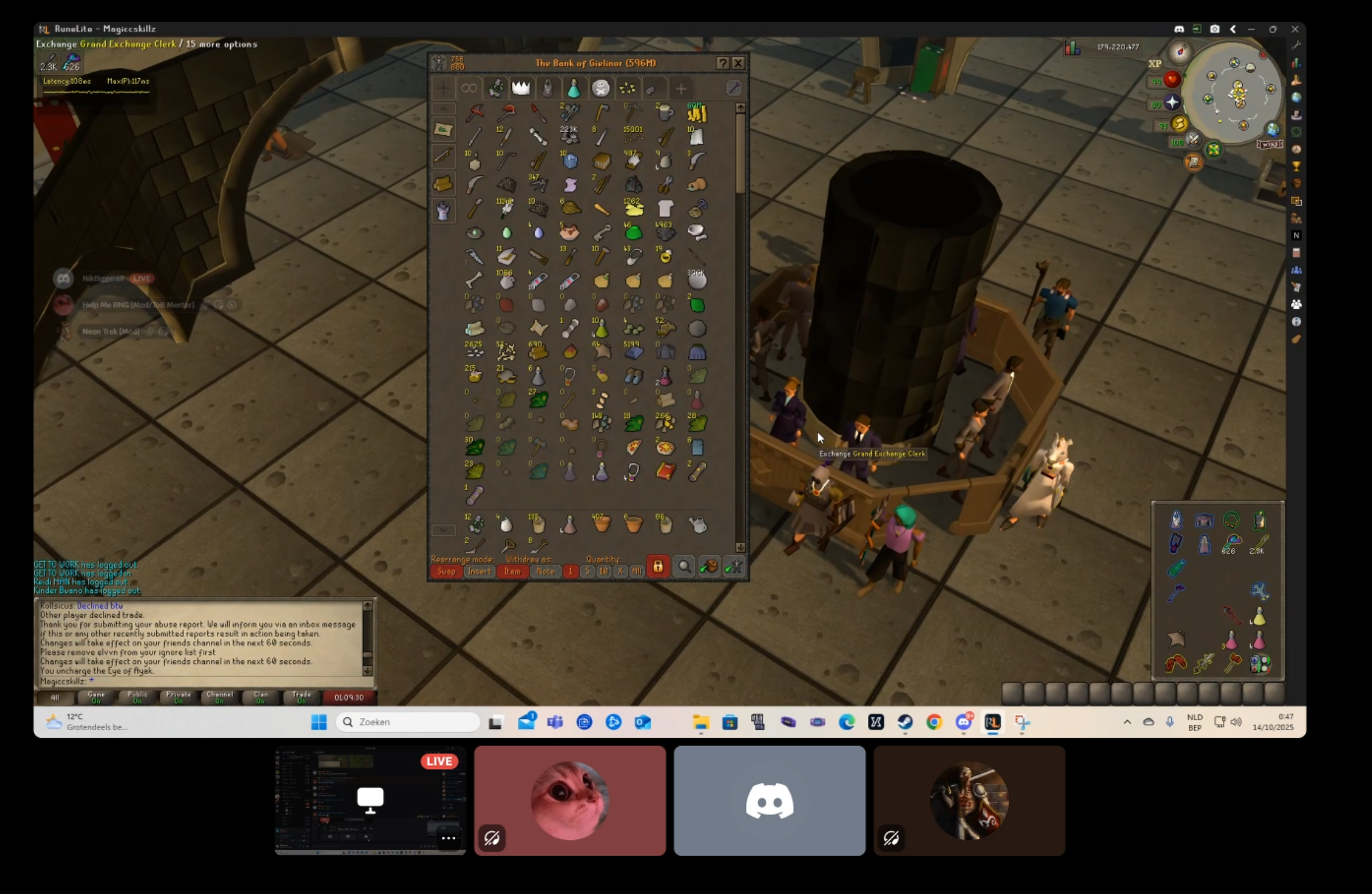Open the bank help question-mark button
1372x894 pixels.
[x=723, y=63]
